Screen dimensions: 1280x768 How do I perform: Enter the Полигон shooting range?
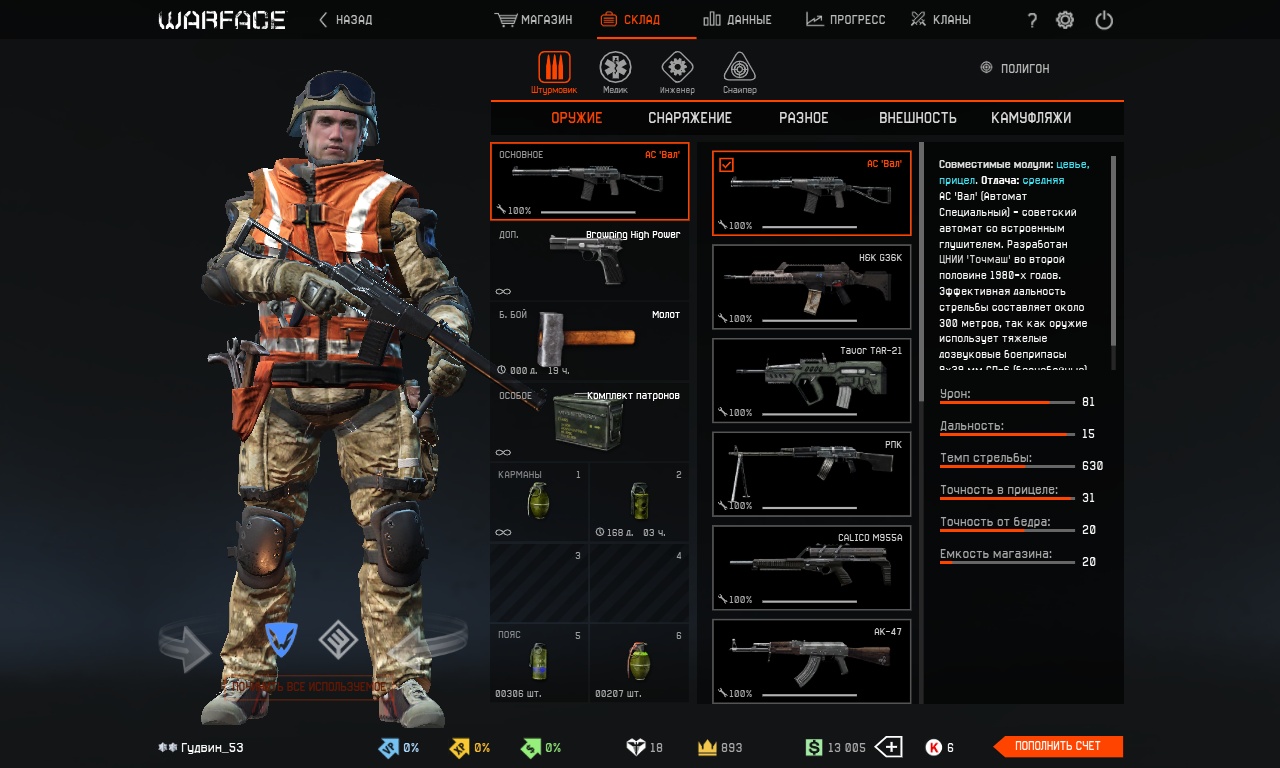(1016, 69)
